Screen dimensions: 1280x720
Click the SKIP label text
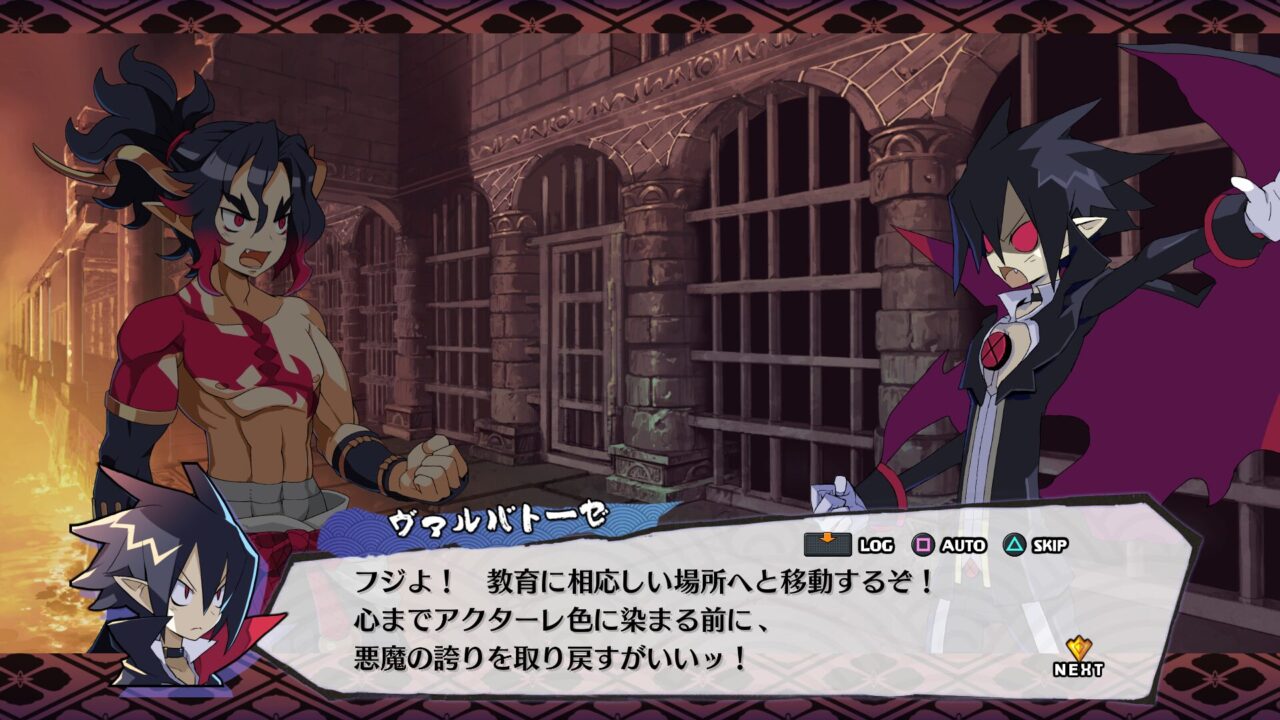click(1052, 546)
